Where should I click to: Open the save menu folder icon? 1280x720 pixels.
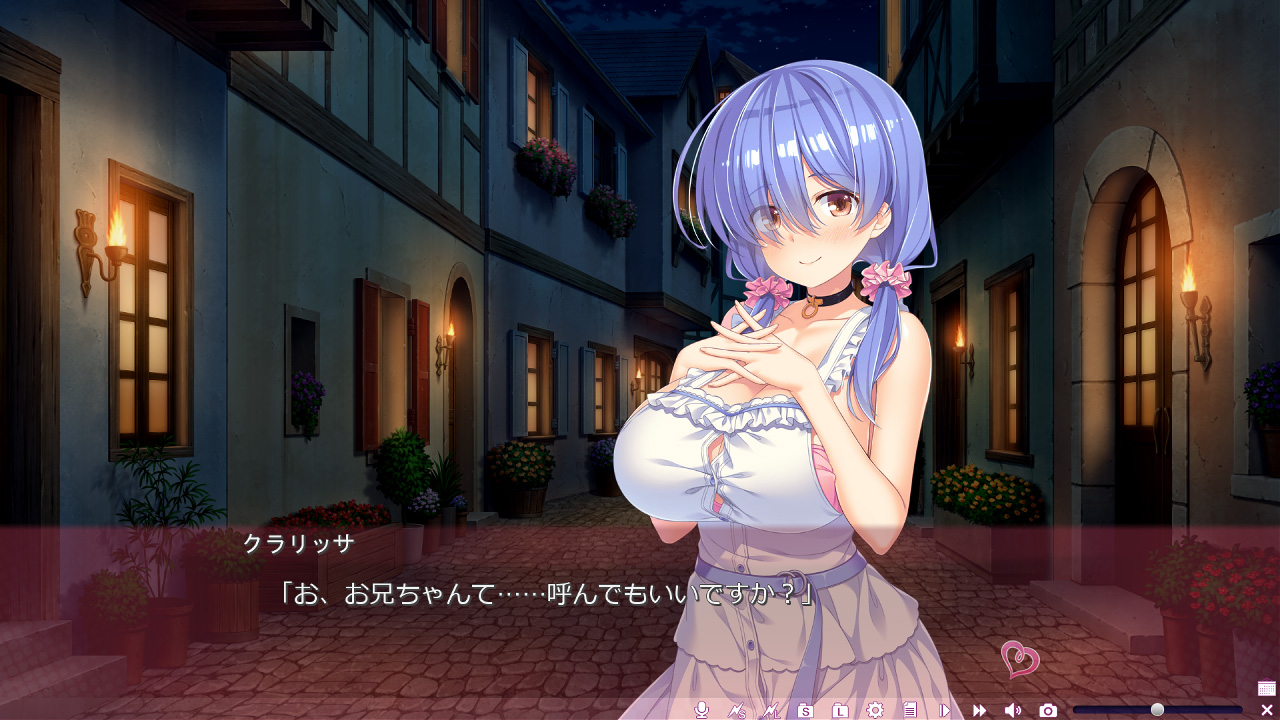(805, 710)
